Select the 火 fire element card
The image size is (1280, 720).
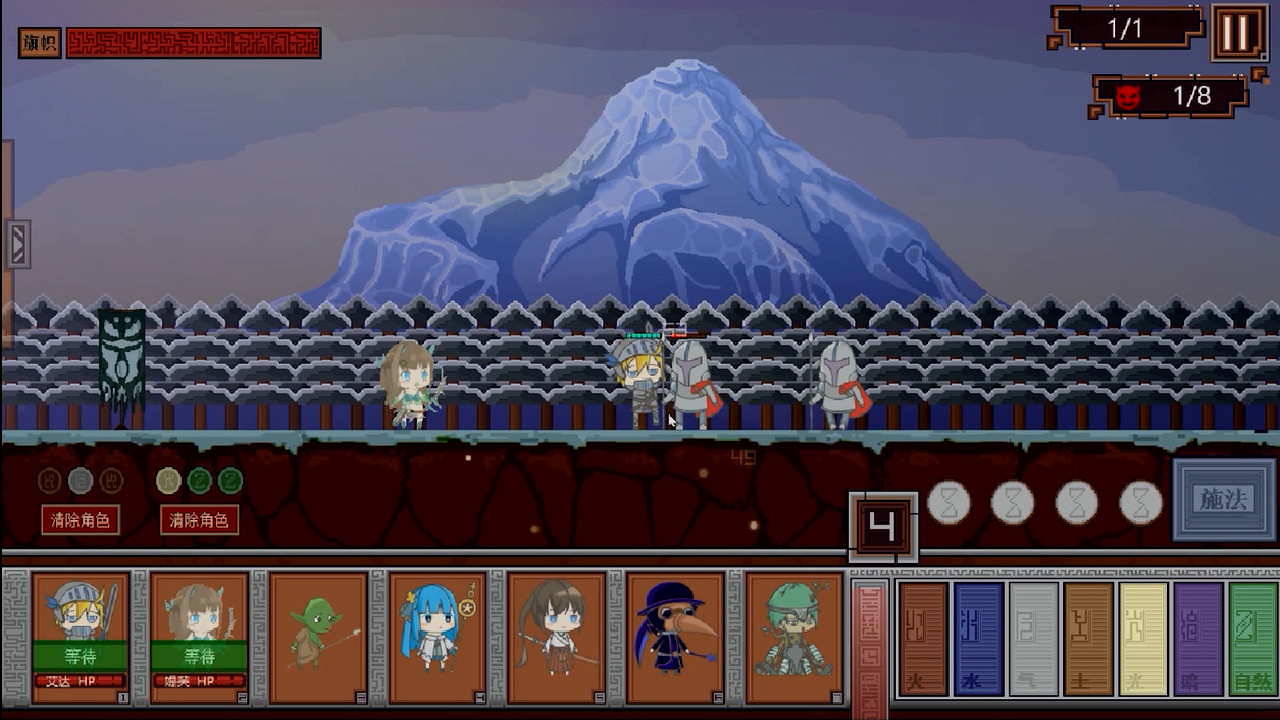tap(922, 640)
